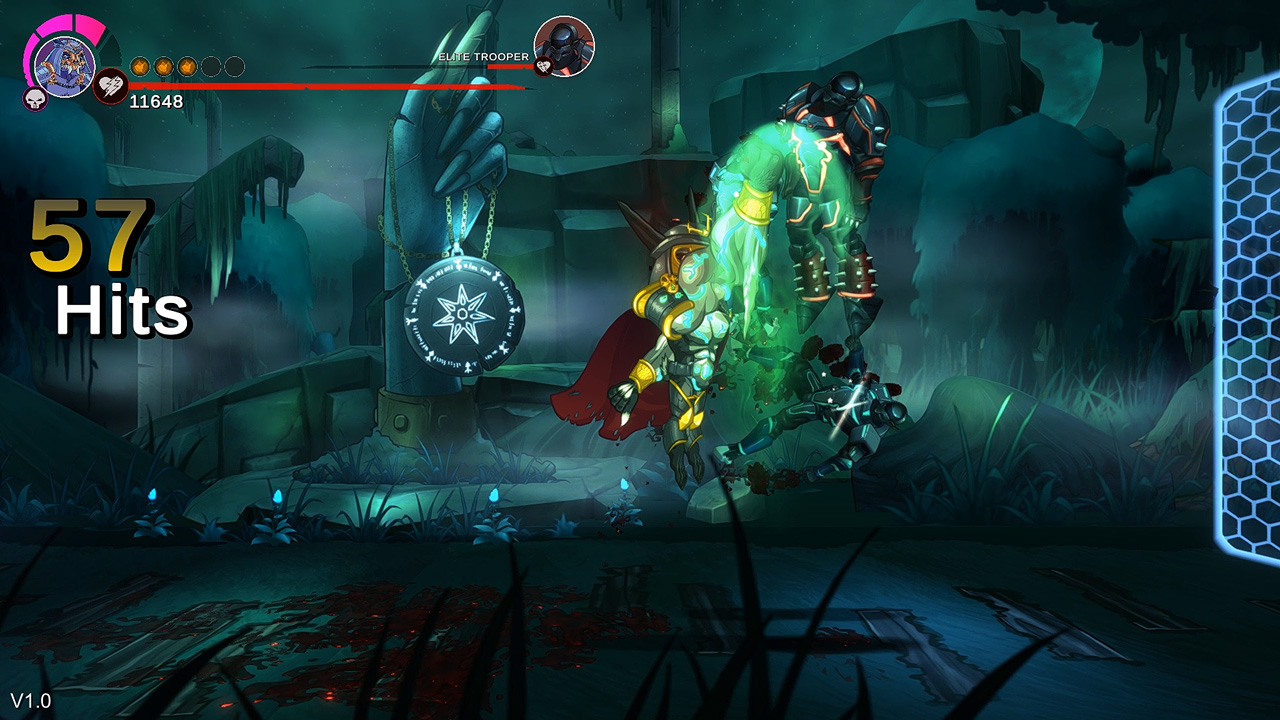Click the first empty energy orb slot
Screen dimensions: 1280x720
click(x=210, y=65)
